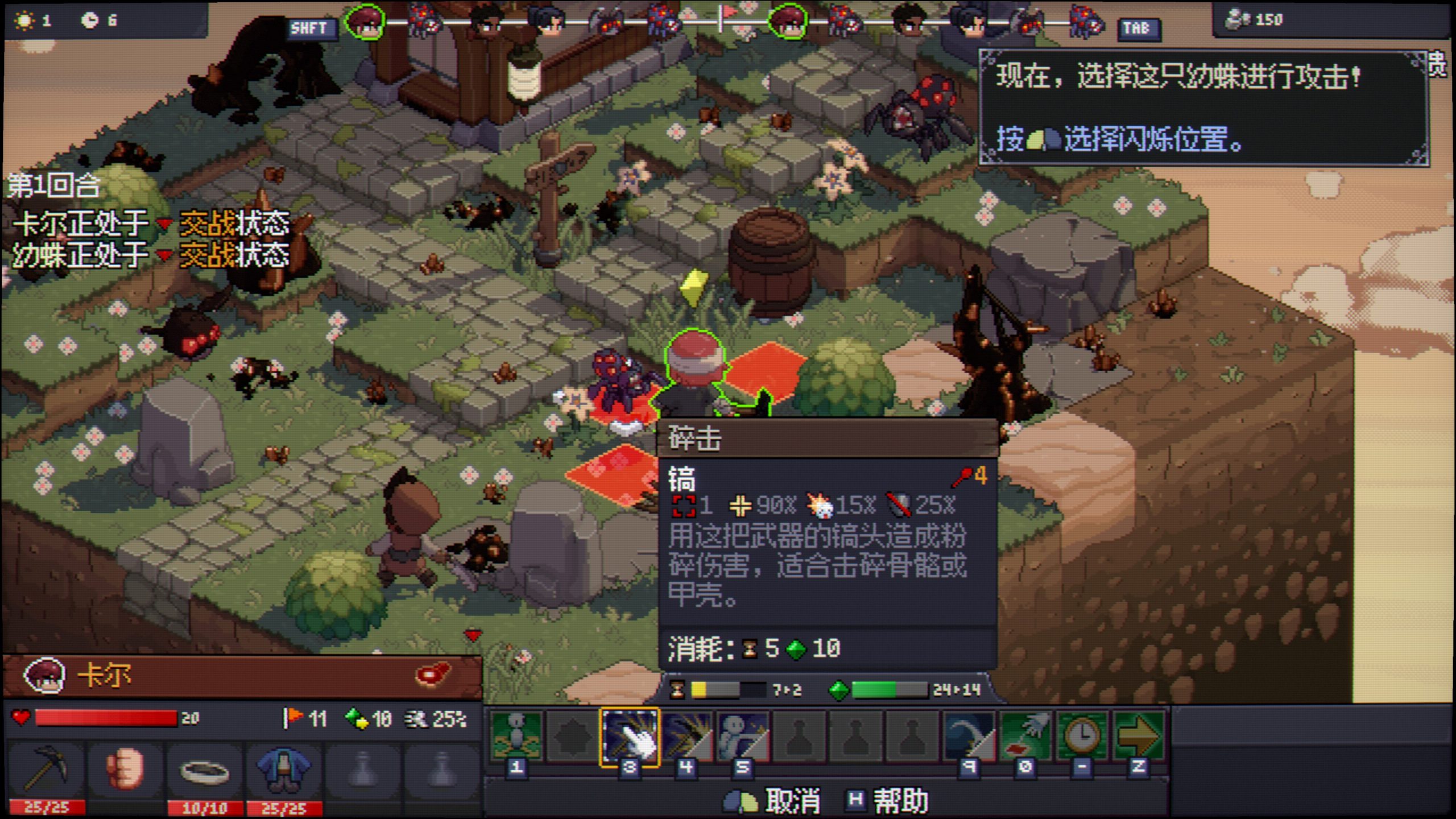Choose the second pickaxe strike skill

(x=686, y=737)
